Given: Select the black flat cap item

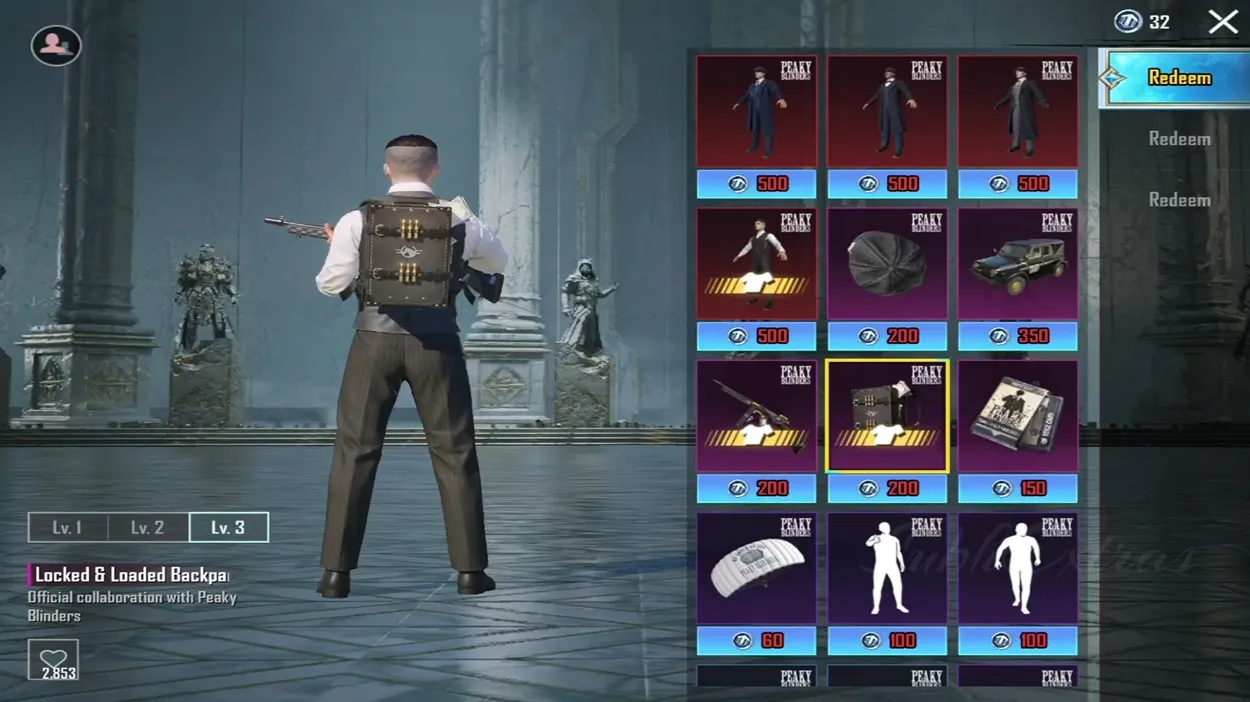Looking at the screenshot, I should pos(887,265).
